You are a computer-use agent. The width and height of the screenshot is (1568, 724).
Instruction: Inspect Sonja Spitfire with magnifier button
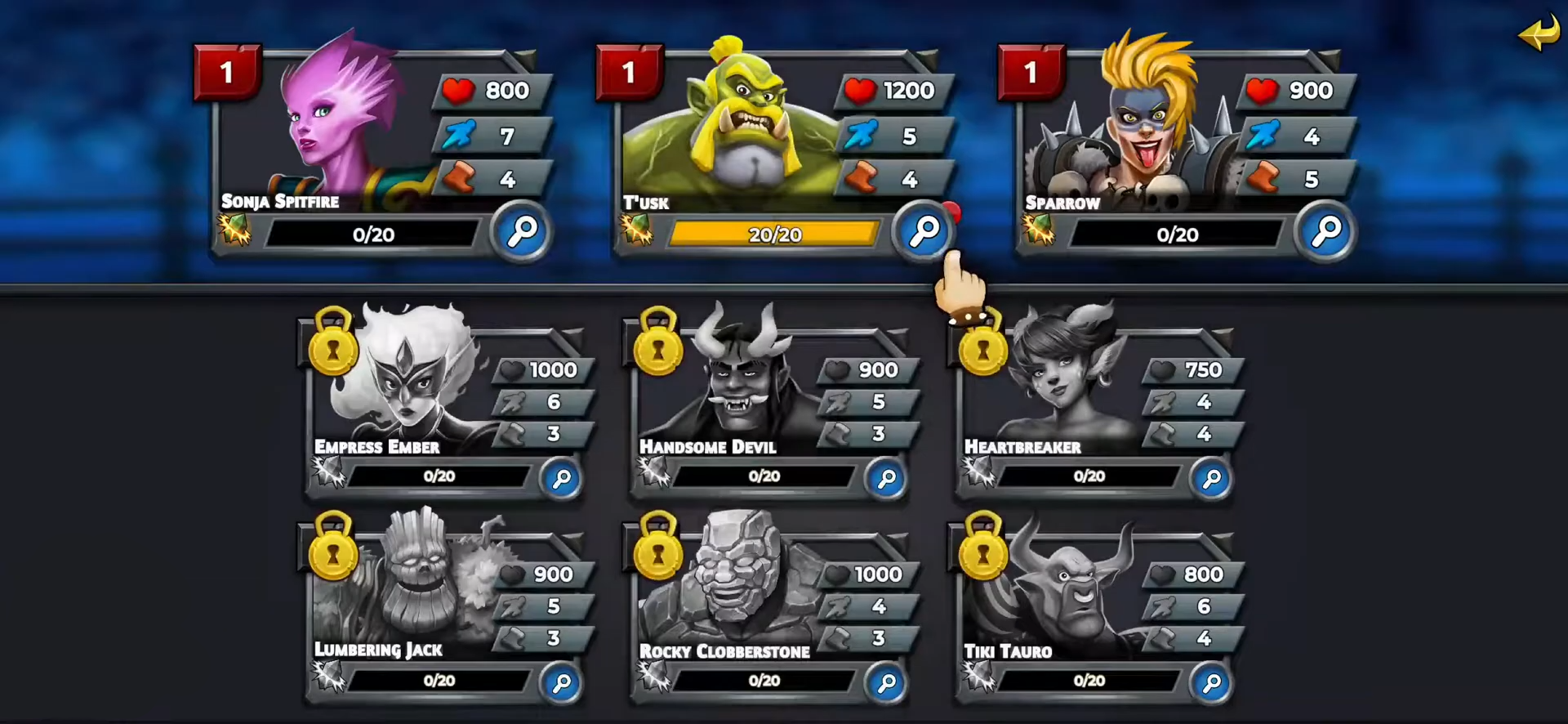[x=522, y=232]
